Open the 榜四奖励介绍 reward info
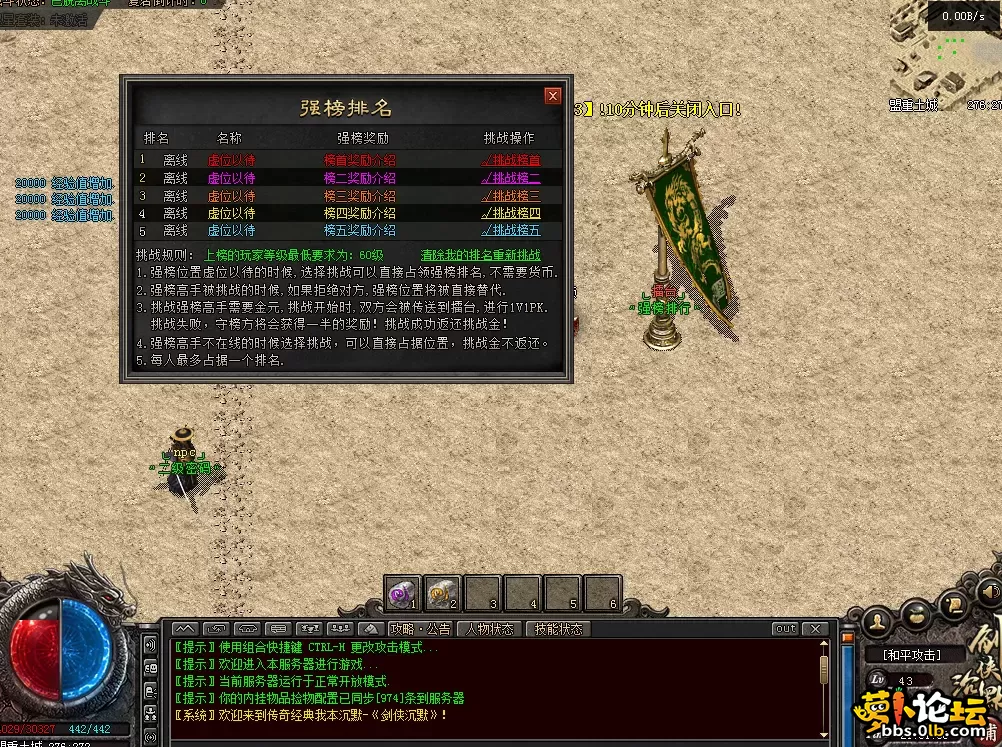Viewport: 1002px width, 747px height. pos(359,213)
